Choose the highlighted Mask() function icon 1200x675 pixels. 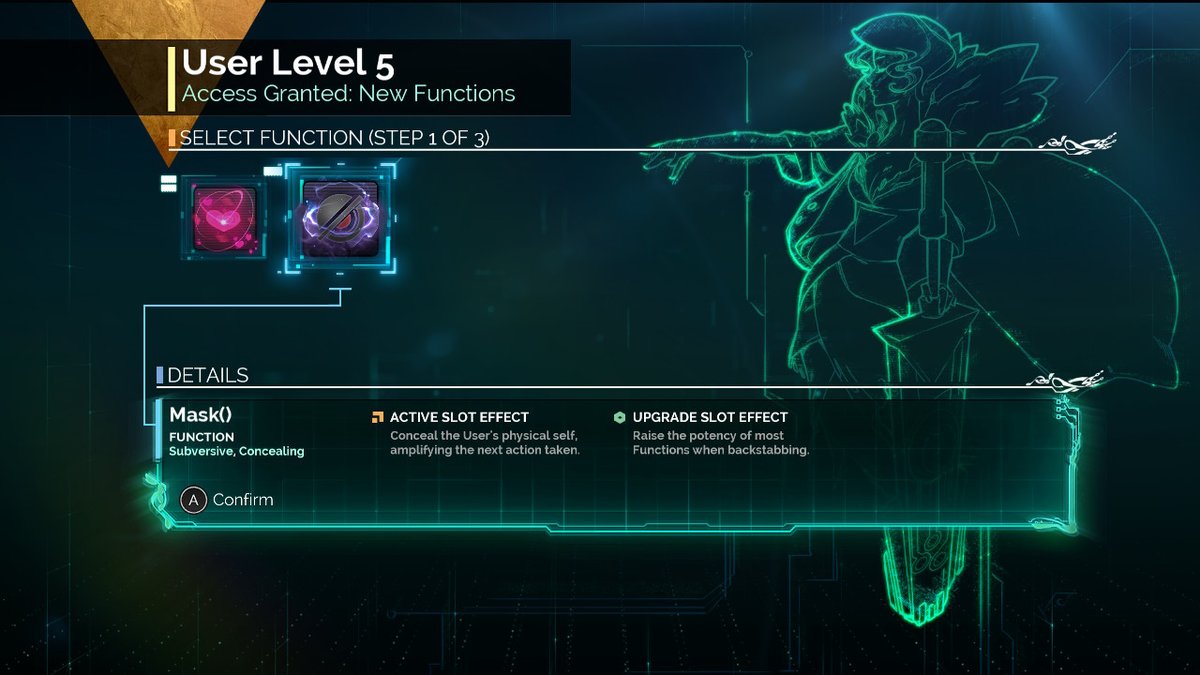[341, 217]
